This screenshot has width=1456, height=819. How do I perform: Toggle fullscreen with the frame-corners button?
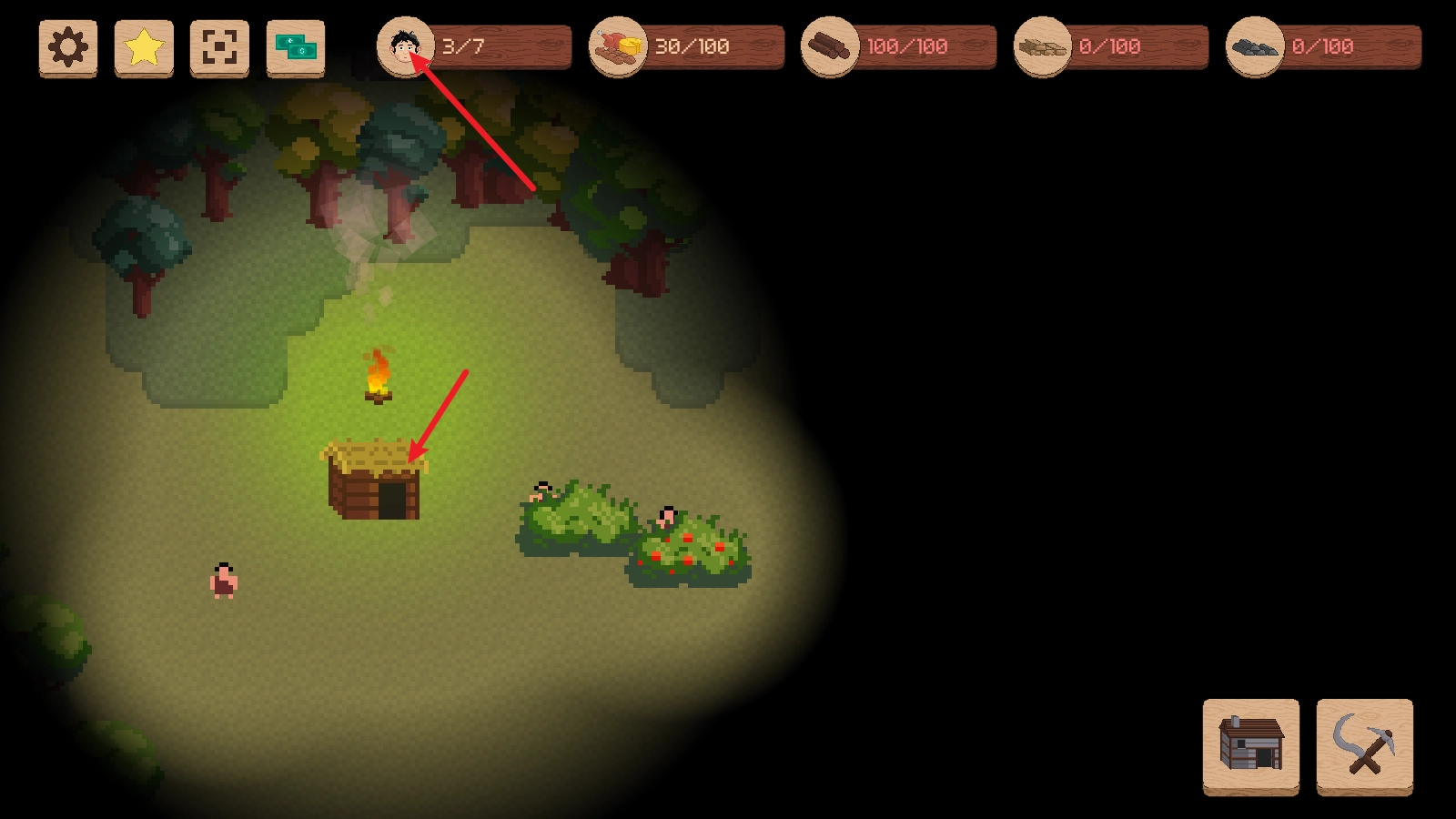[x=219, y=47]
